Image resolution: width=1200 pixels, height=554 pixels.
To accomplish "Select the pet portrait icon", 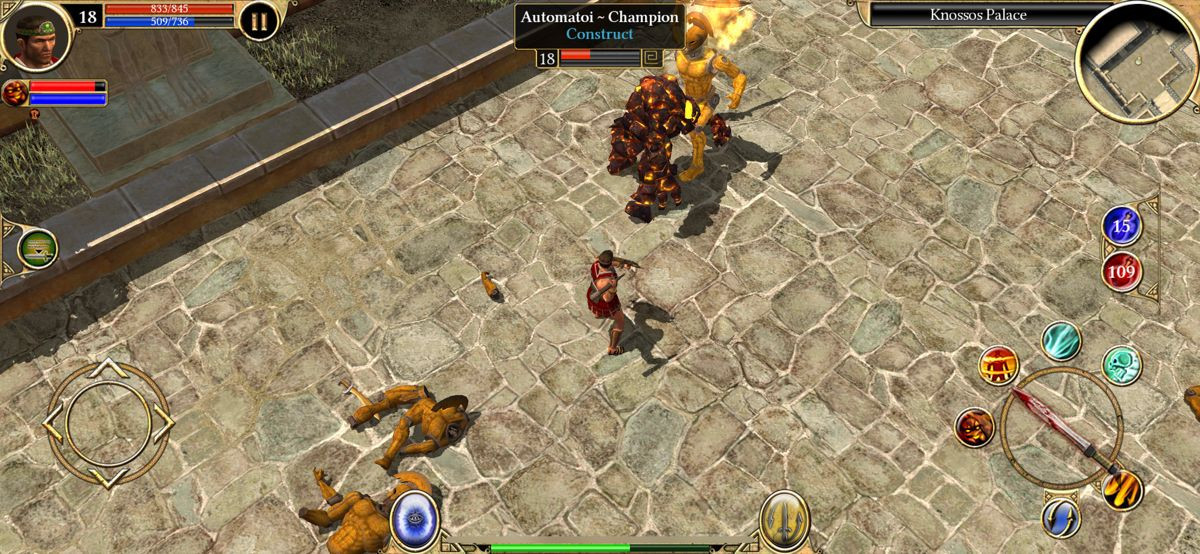I will 15,94.
